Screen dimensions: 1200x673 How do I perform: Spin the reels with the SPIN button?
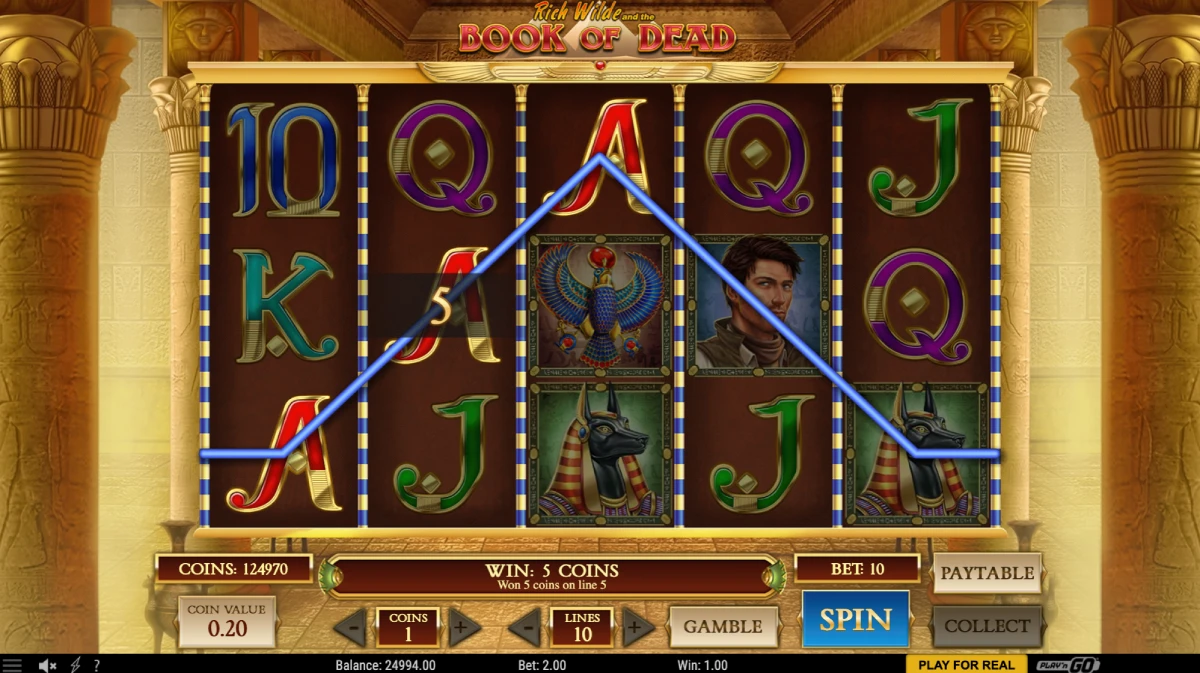coord(855,619)
